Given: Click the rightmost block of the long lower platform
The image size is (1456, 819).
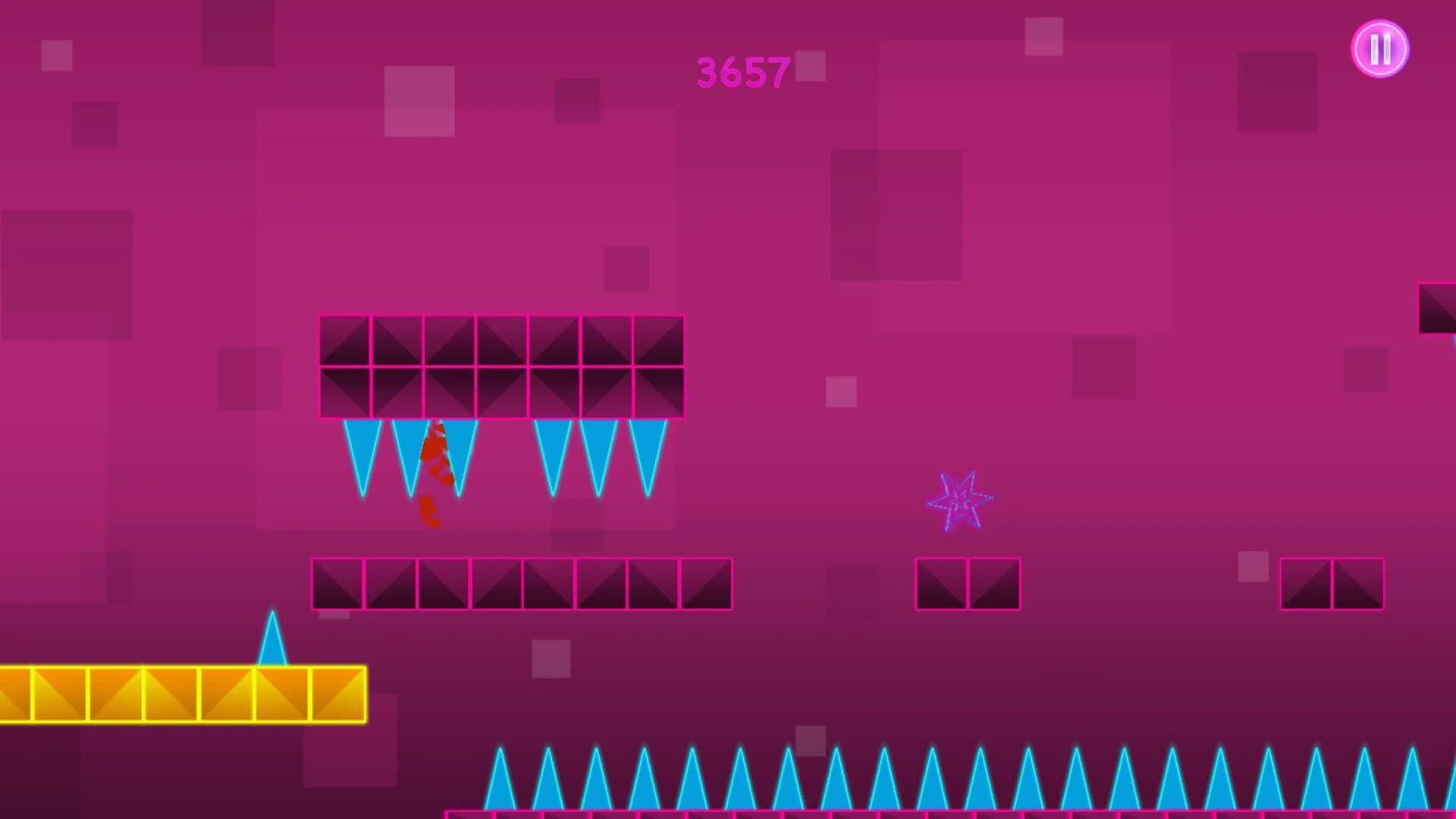Looking at the screenshot, I should (x=705, y=584).
